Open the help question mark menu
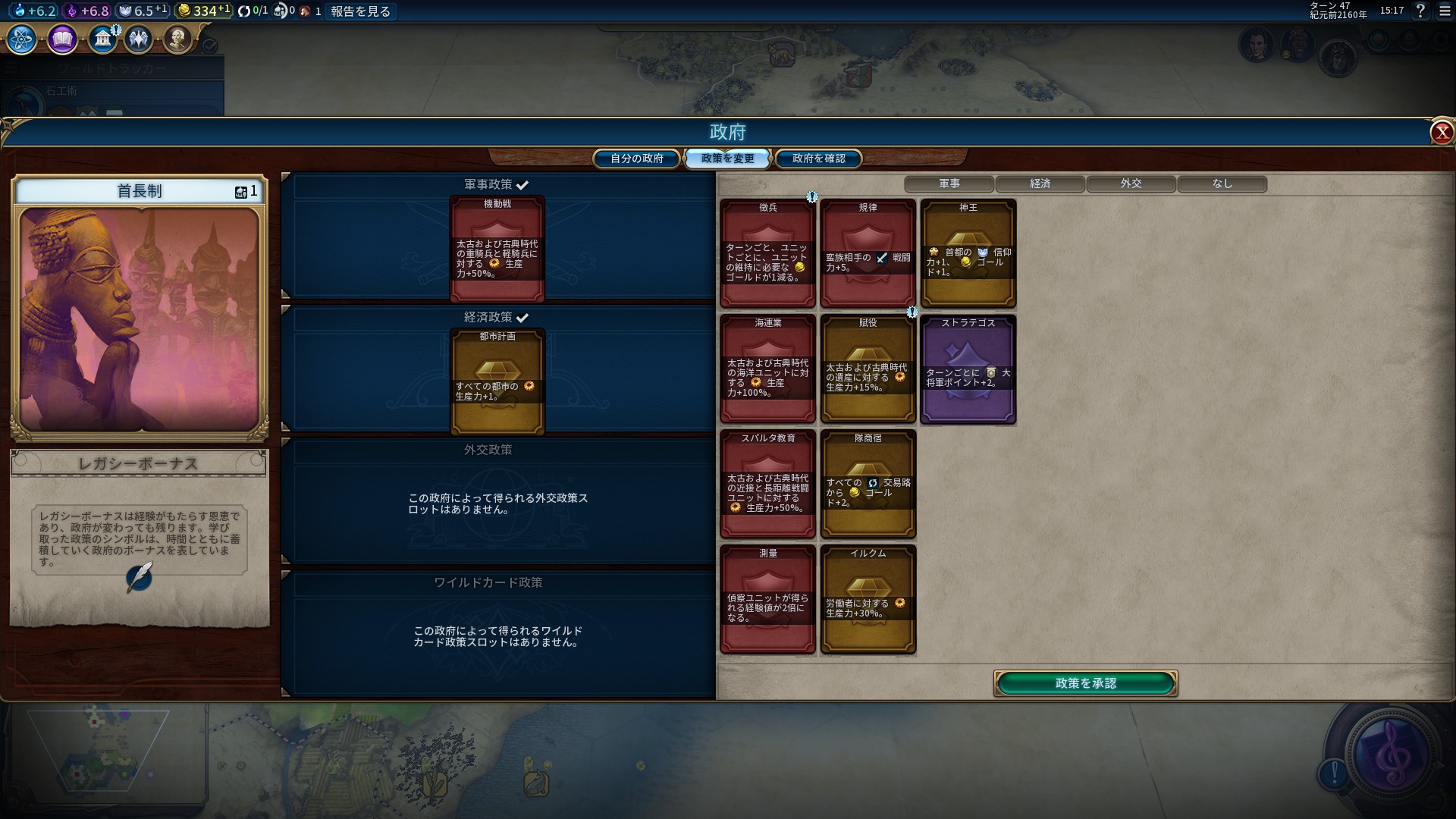This screenshot has height=819, width=1456. point(1420,11)
